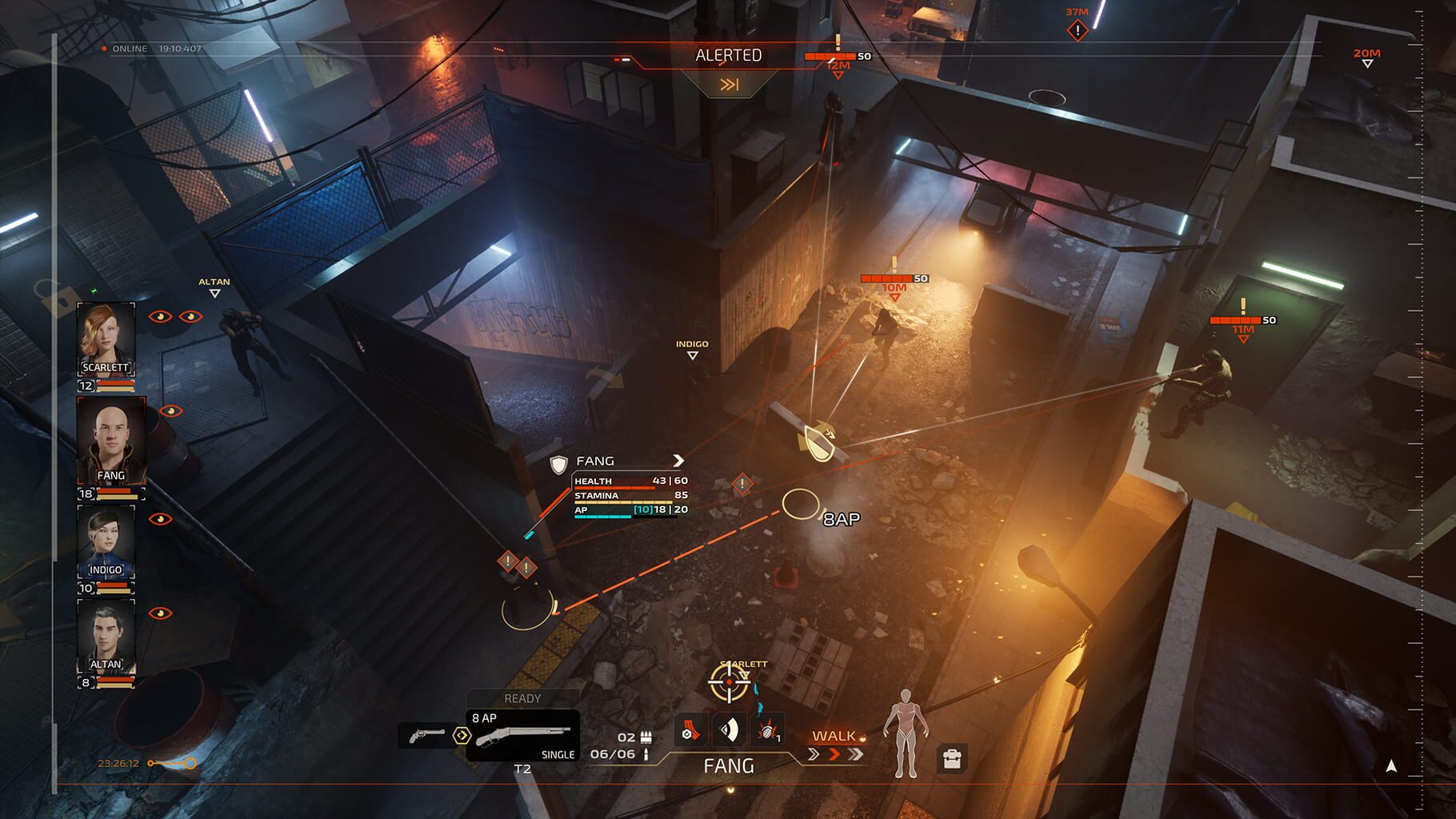Select the grenade ability icon
This screenshot has width=1456, height=819.
[x=766, y=730]
